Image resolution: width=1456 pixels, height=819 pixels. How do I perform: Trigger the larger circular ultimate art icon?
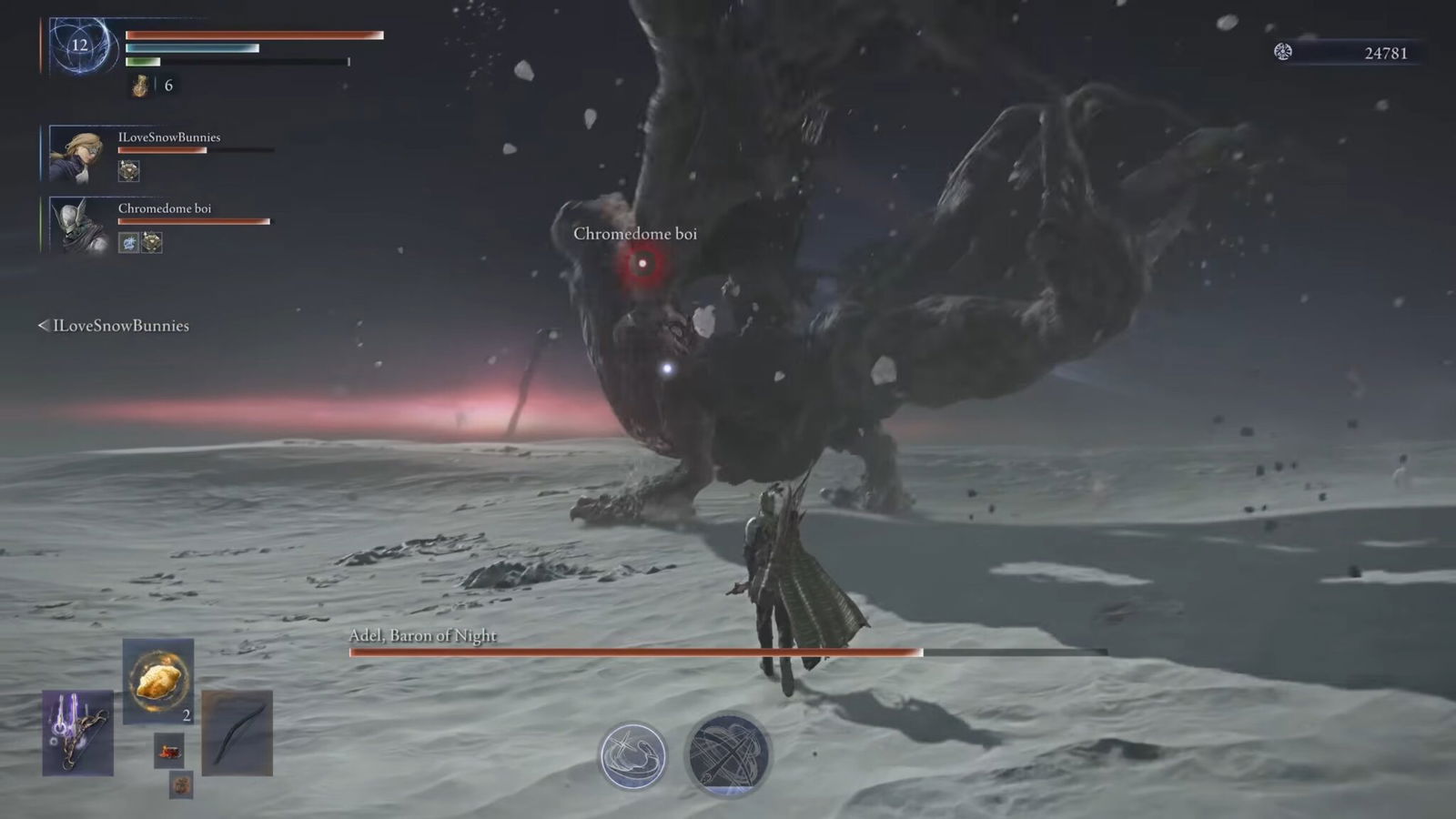[x=727, y=753]
